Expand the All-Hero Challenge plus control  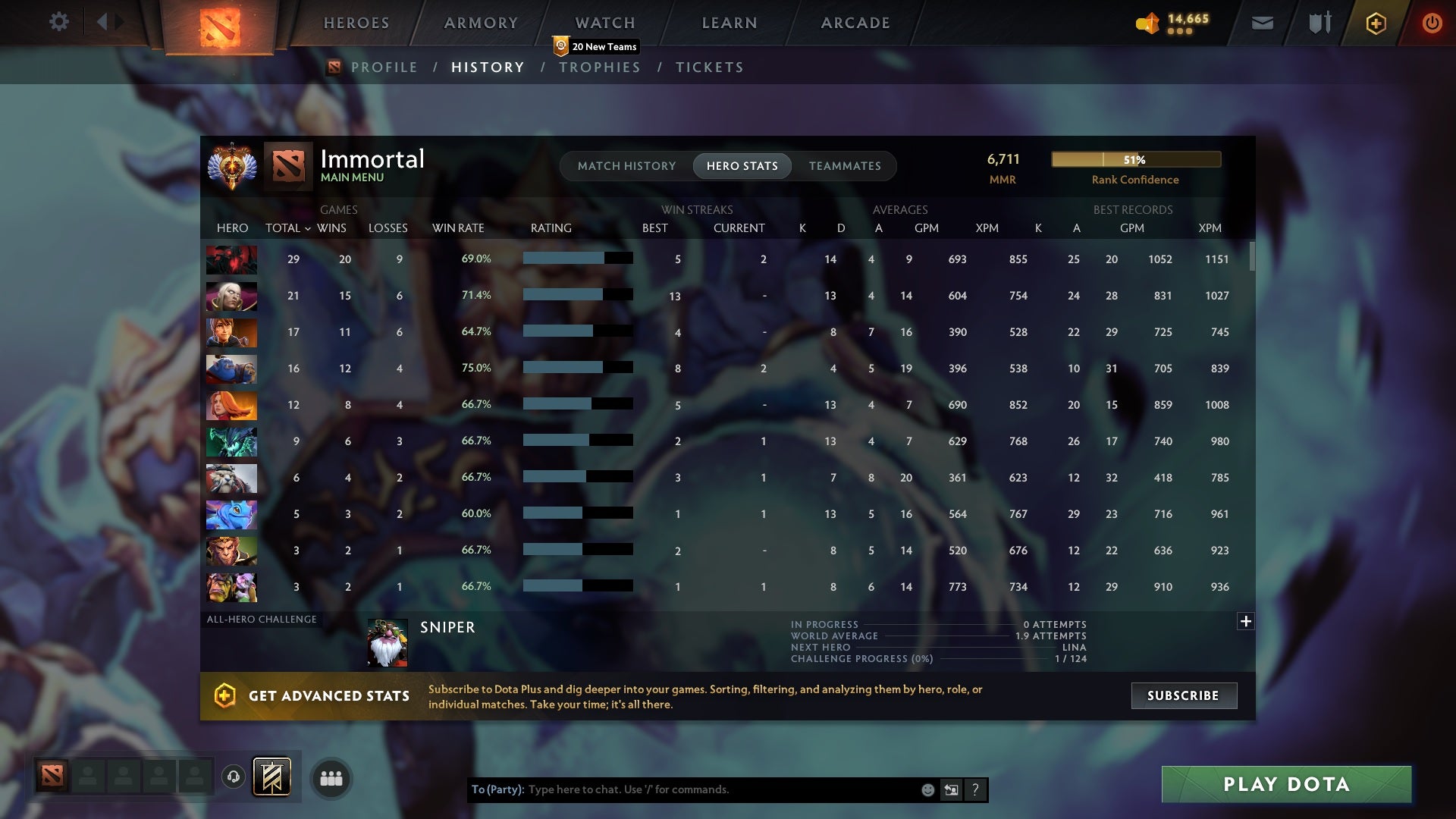[1246, 621]
